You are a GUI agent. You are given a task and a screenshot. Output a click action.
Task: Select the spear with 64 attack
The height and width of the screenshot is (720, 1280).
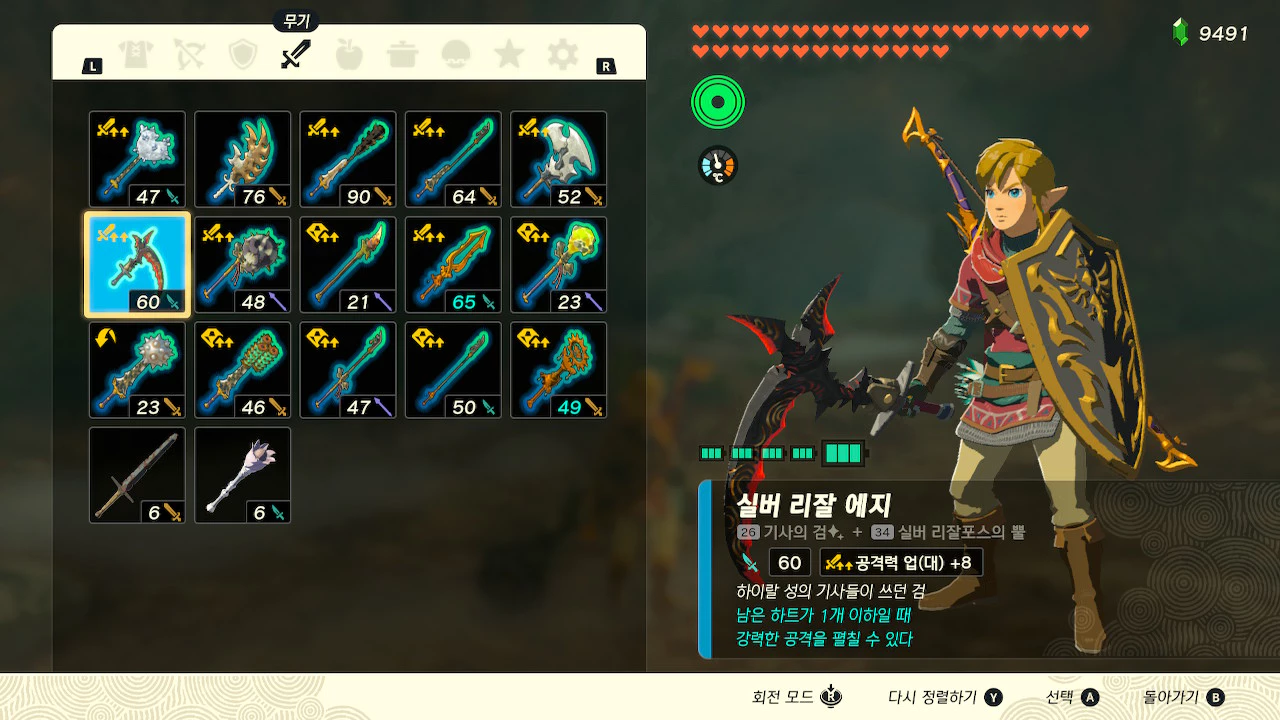[453, 160]
